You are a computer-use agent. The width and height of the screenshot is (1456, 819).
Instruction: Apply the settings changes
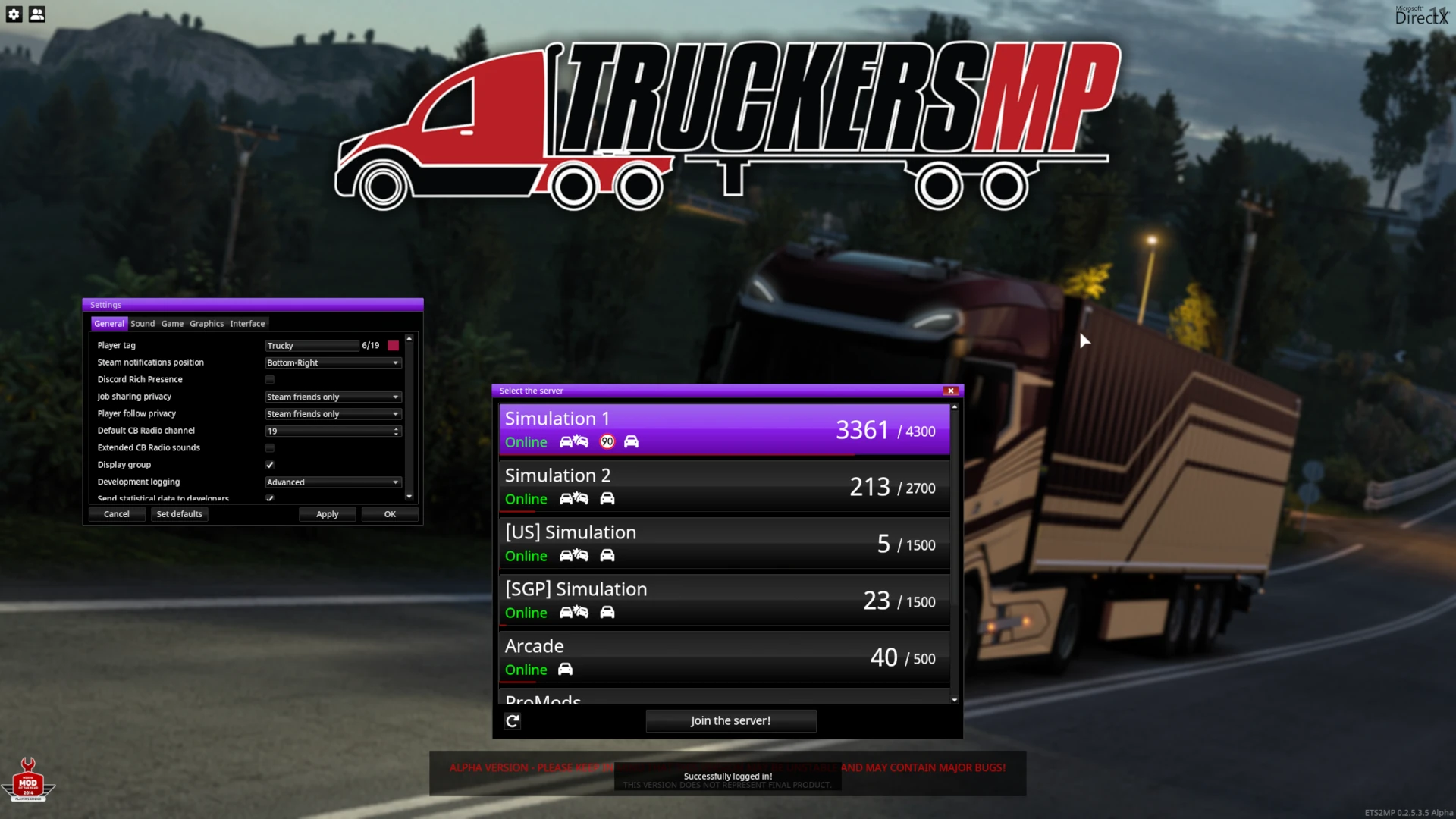coord(327,514)
